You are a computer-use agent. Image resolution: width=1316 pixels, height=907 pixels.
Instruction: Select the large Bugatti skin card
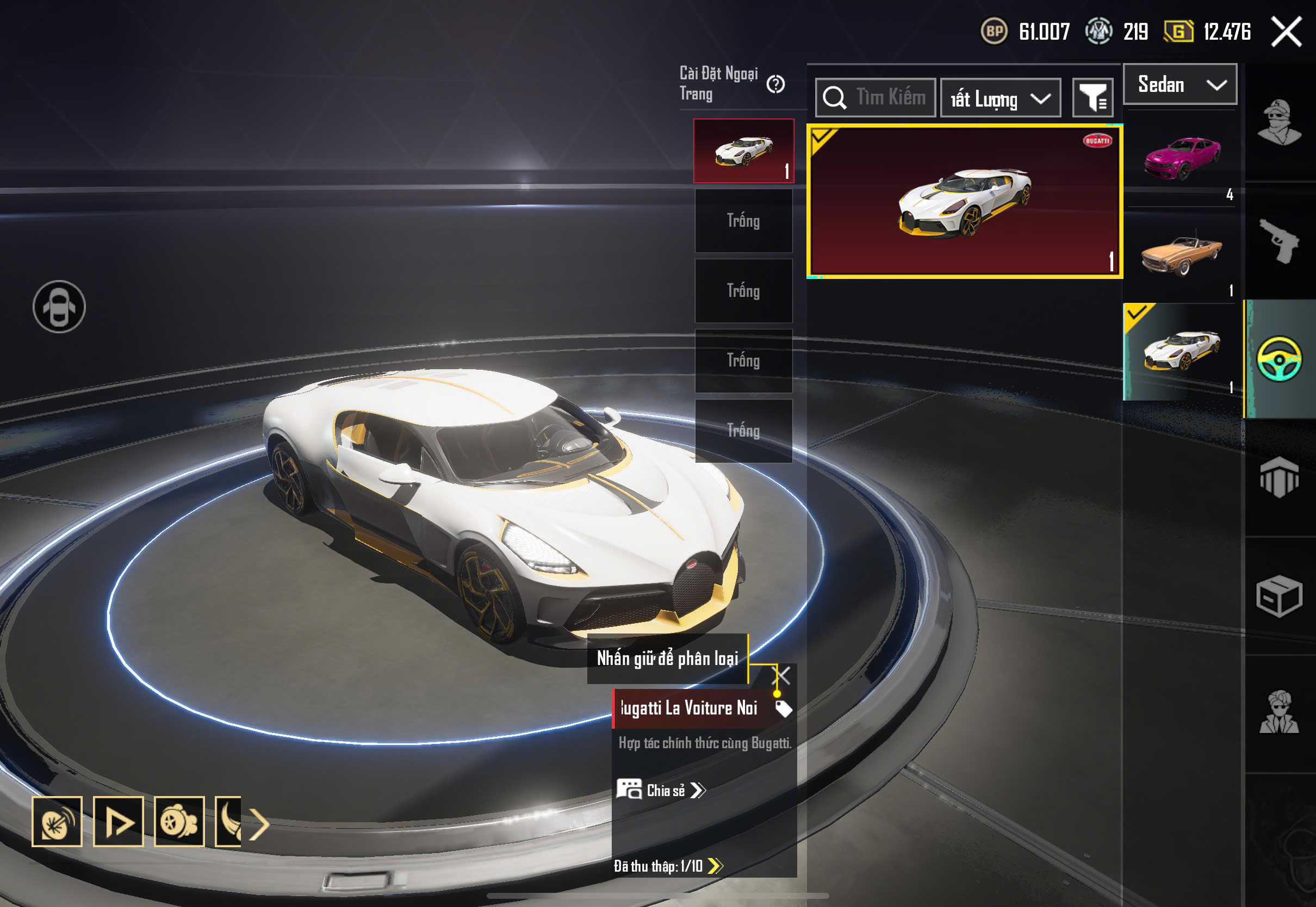(964, 202)
